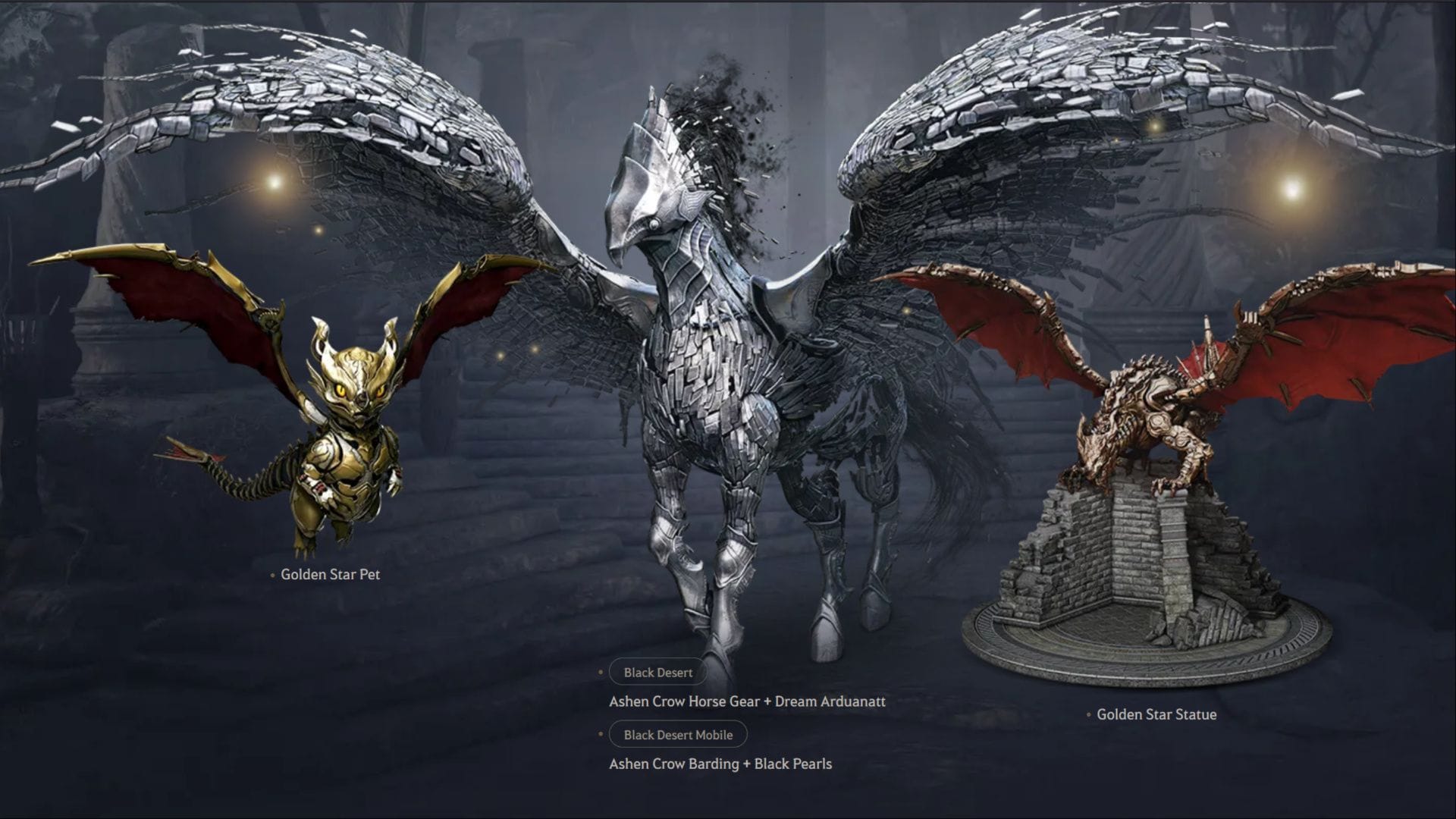This screenshot has height=819, width=1456.
Task: Select the Black Desert pill label
Action: tap(657, 673)
